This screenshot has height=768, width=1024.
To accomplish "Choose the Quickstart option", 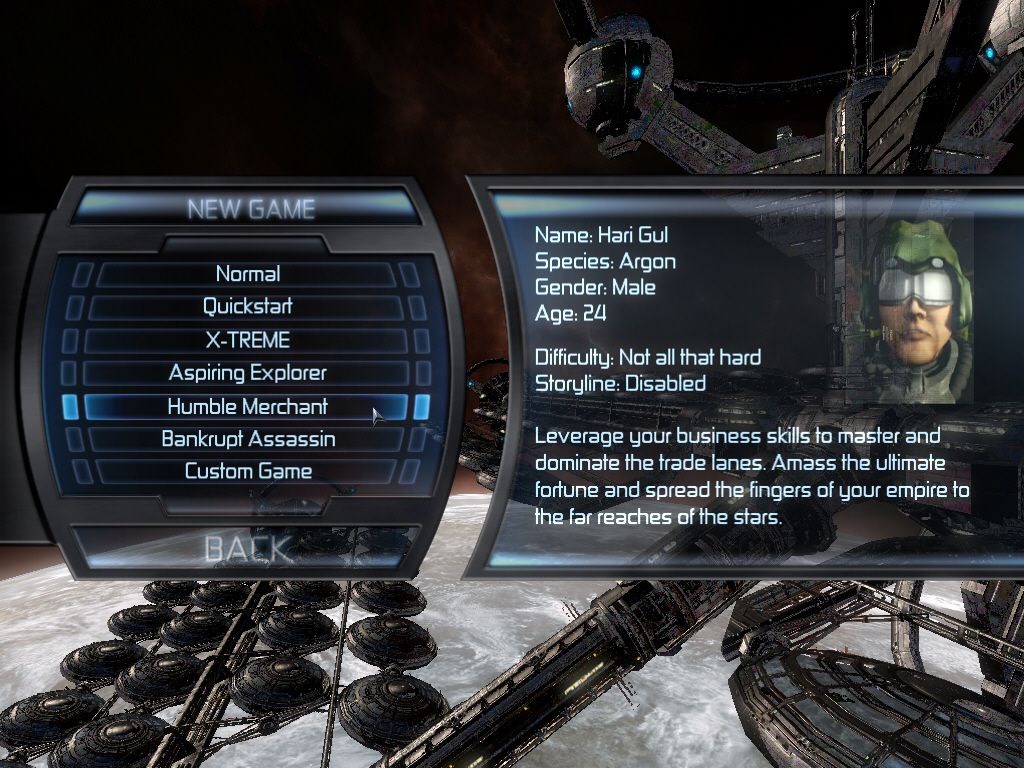I will click(x=248, y=307).
